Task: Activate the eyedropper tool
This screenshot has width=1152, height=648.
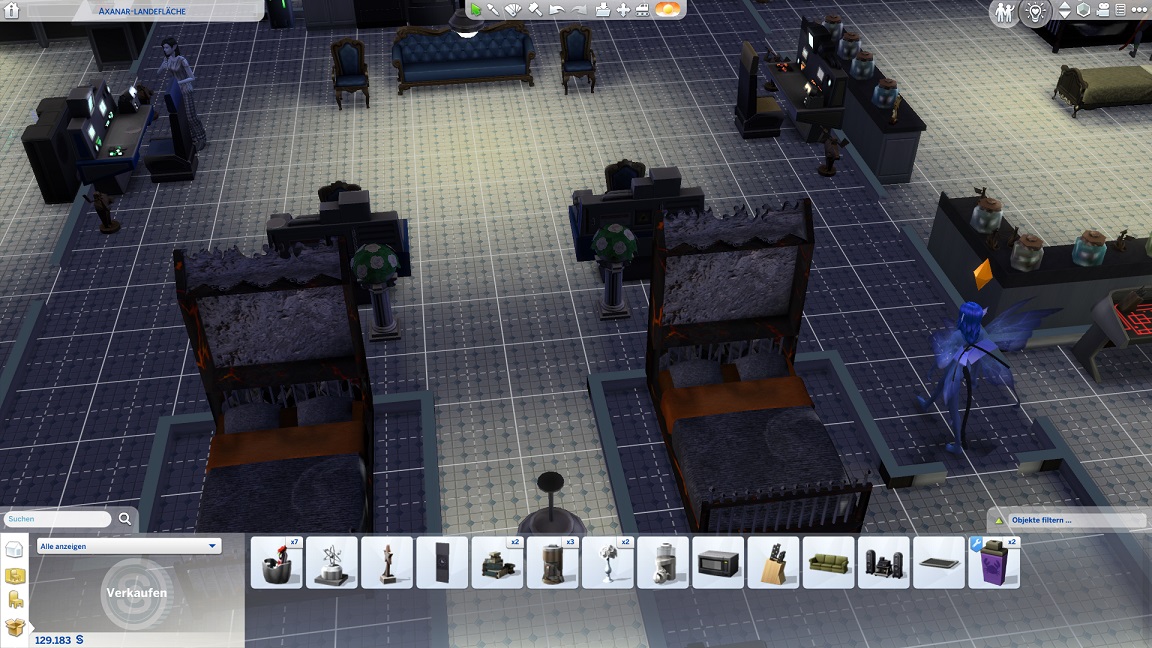Action: click(x=494, y=10)
